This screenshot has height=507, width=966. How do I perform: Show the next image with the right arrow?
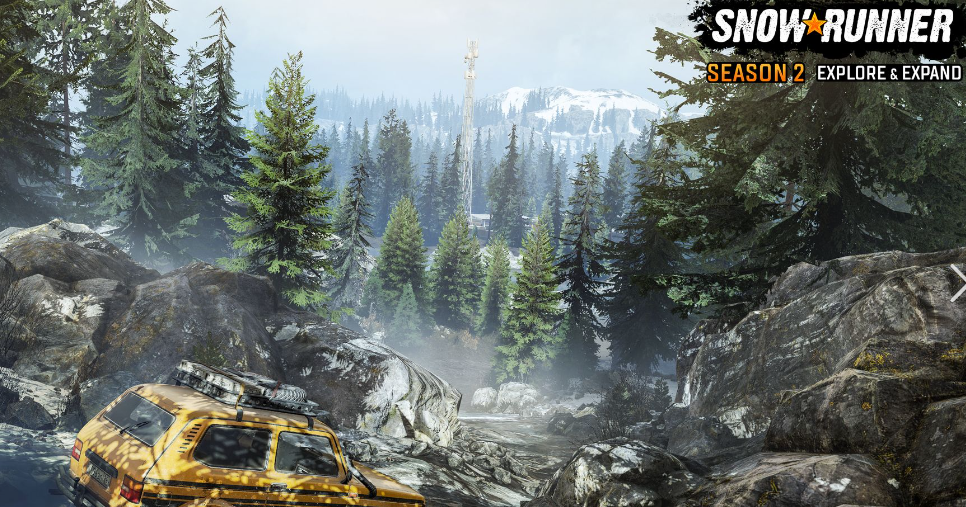coord(956,281)
